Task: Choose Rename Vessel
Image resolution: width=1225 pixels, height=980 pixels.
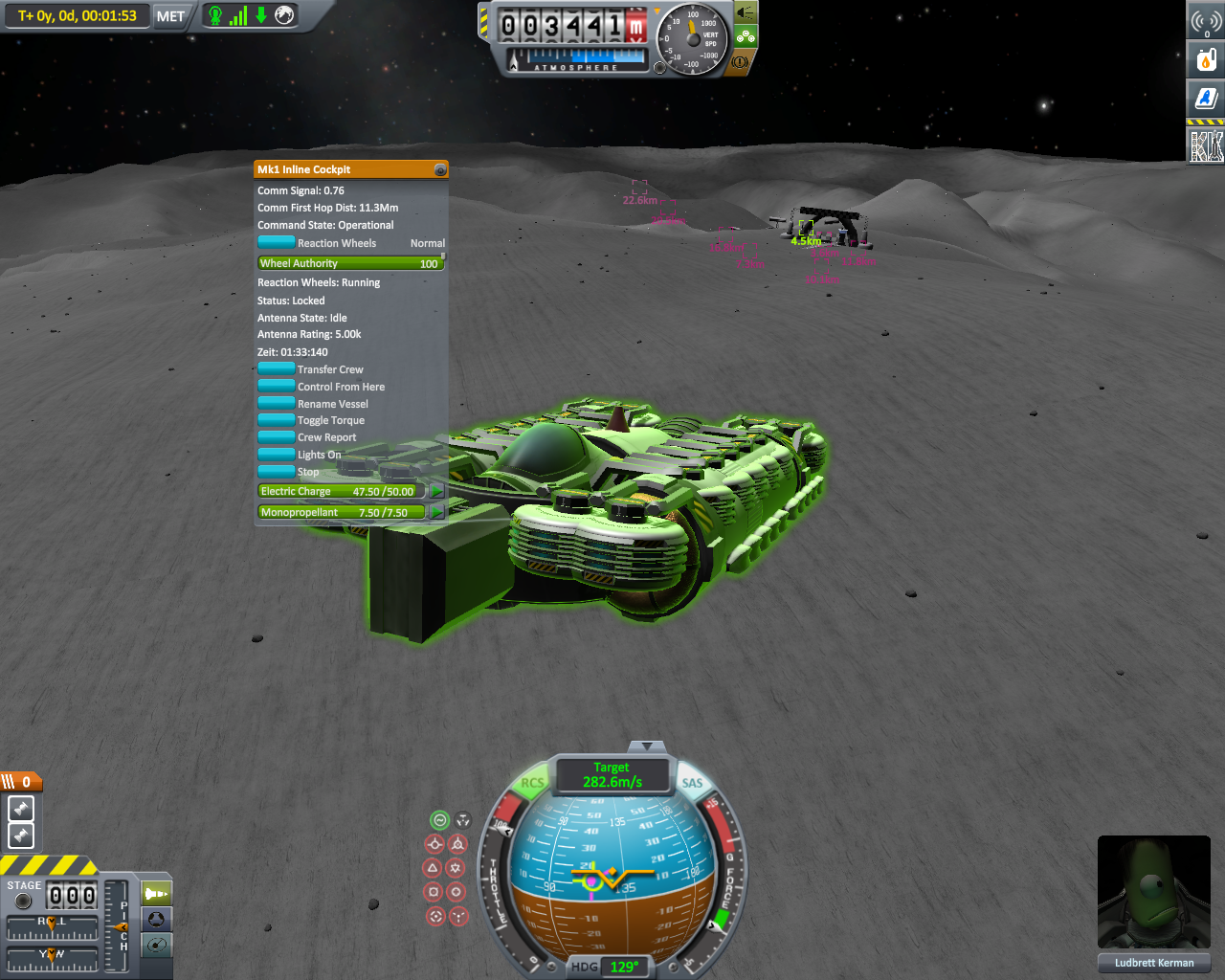Action: click(x=277, y=404)
